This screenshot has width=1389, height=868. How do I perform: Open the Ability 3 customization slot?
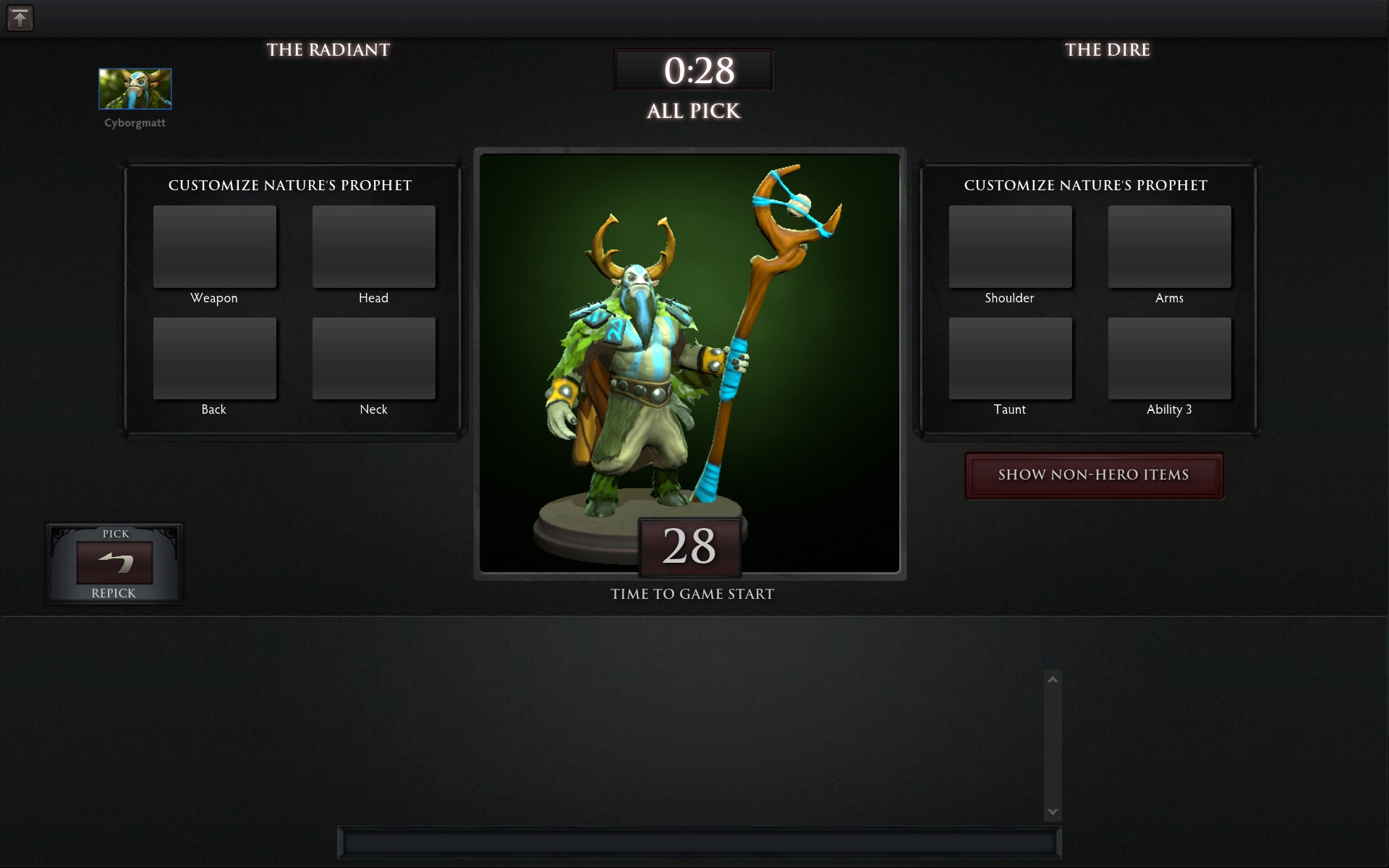pos(1169,358)
